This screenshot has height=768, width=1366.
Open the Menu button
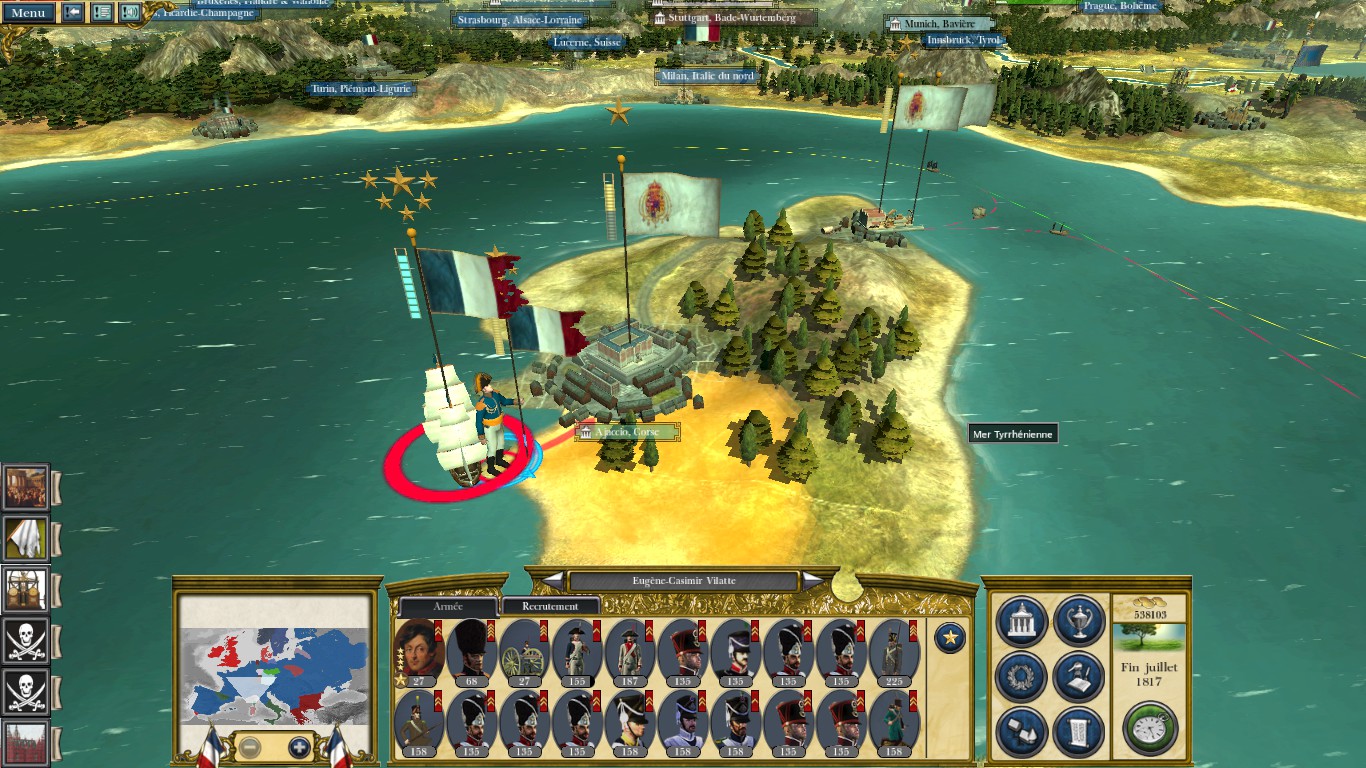pos(28,13)
